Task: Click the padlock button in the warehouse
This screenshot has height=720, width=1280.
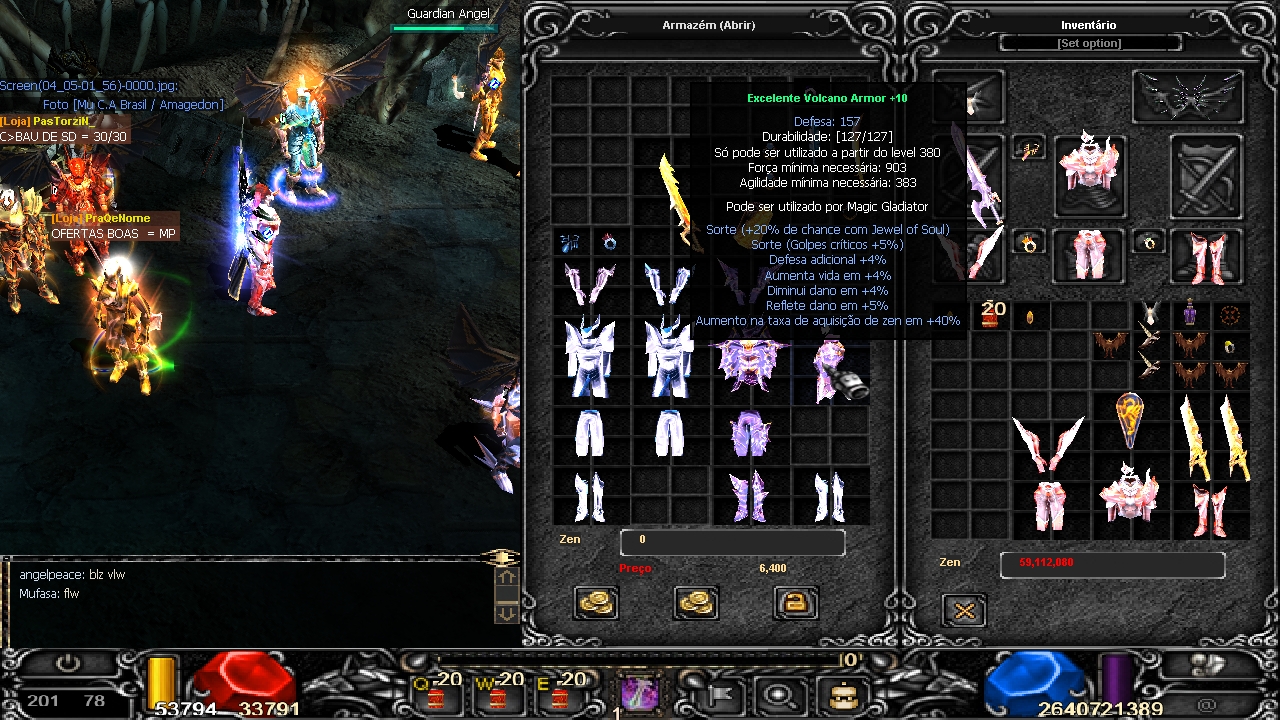Action: tap(796, 602)
